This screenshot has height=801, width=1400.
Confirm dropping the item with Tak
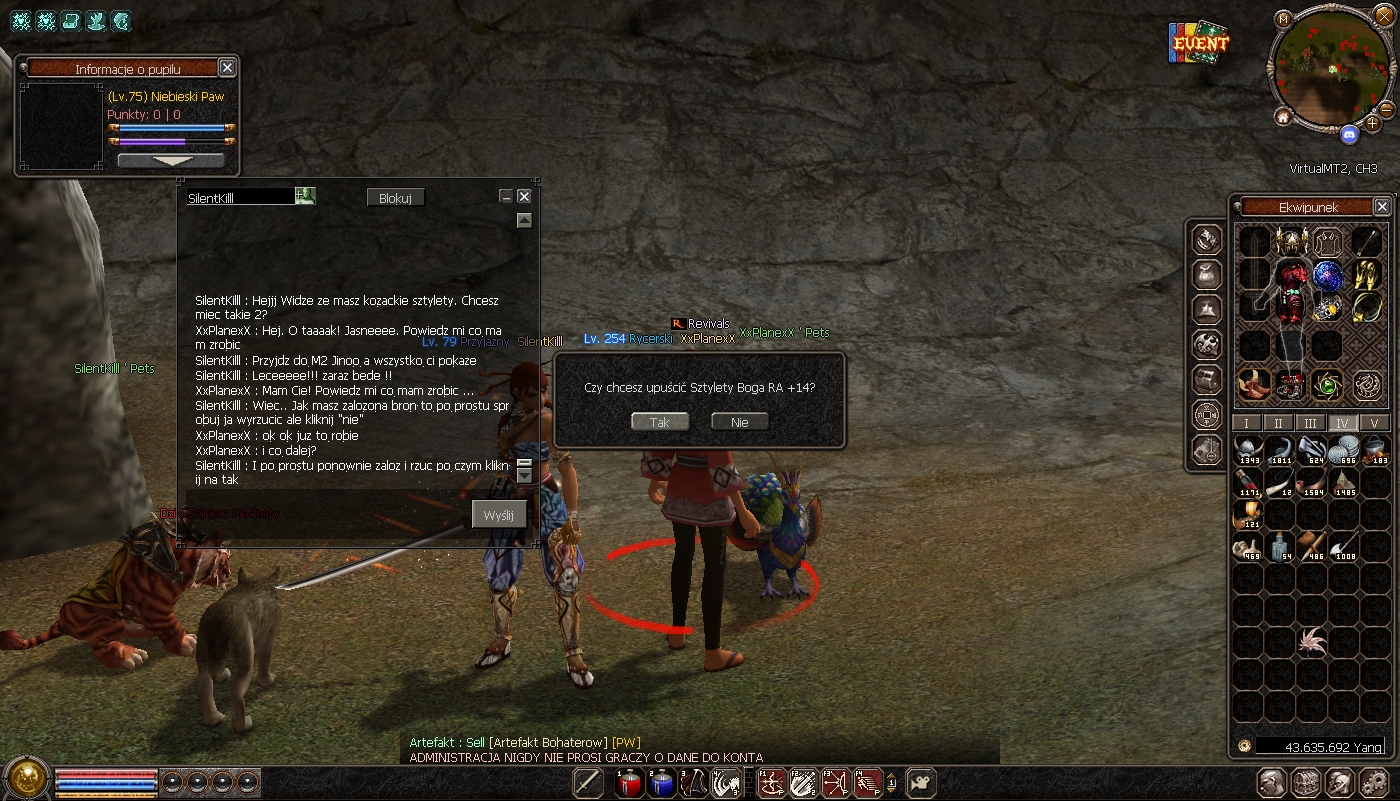(660, 422)
